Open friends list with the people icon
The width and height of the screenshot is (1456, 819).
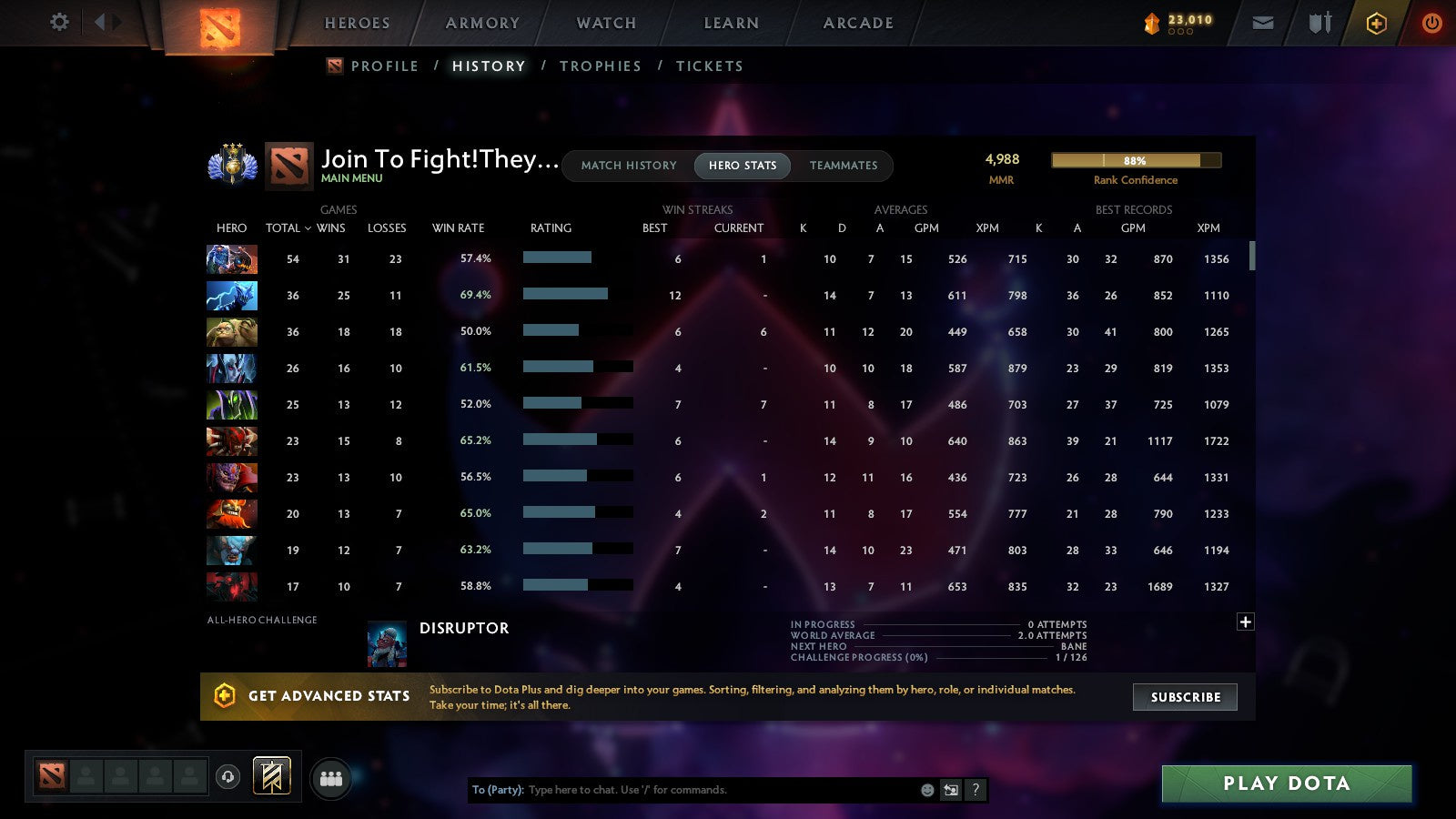pyautogui.click(x=331, y=777)
